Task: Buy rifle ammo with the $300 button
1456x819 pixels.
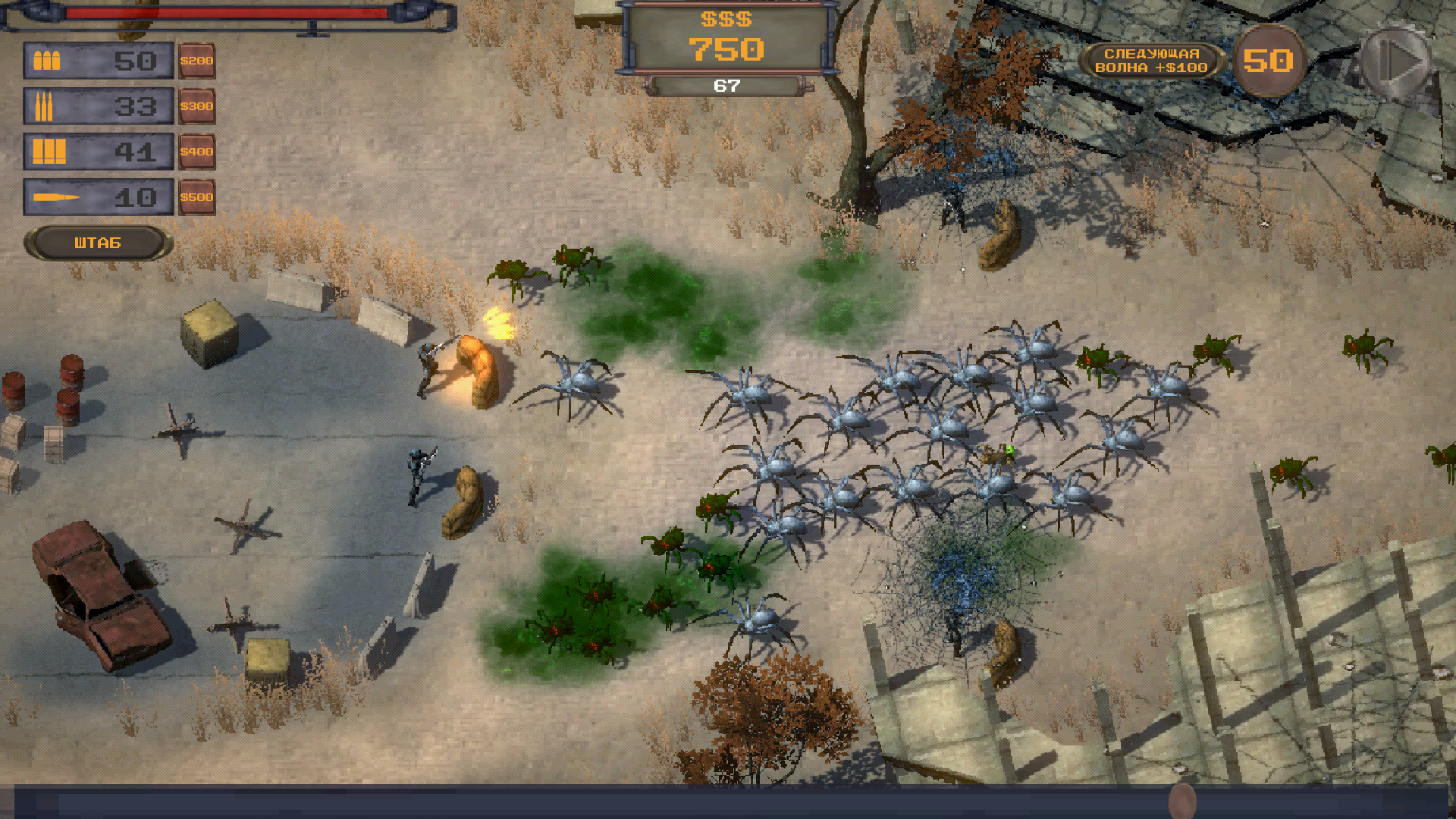Action: (x=197, y=106)
